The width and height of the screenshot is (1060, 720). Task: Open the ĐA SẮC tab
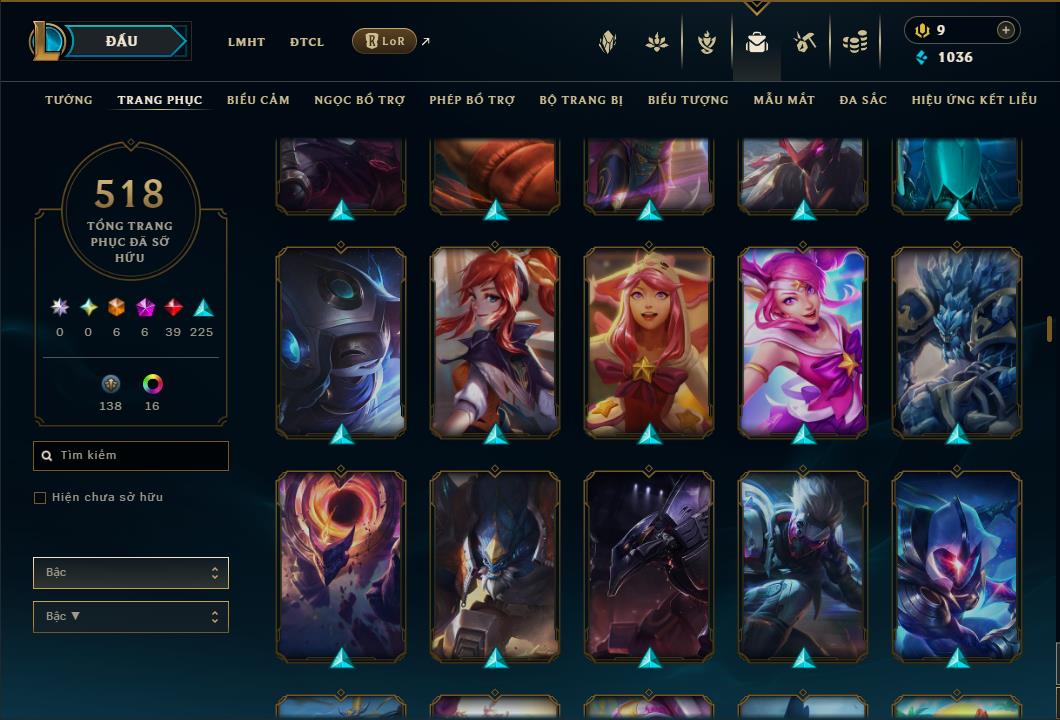click(x=863, y=100)
